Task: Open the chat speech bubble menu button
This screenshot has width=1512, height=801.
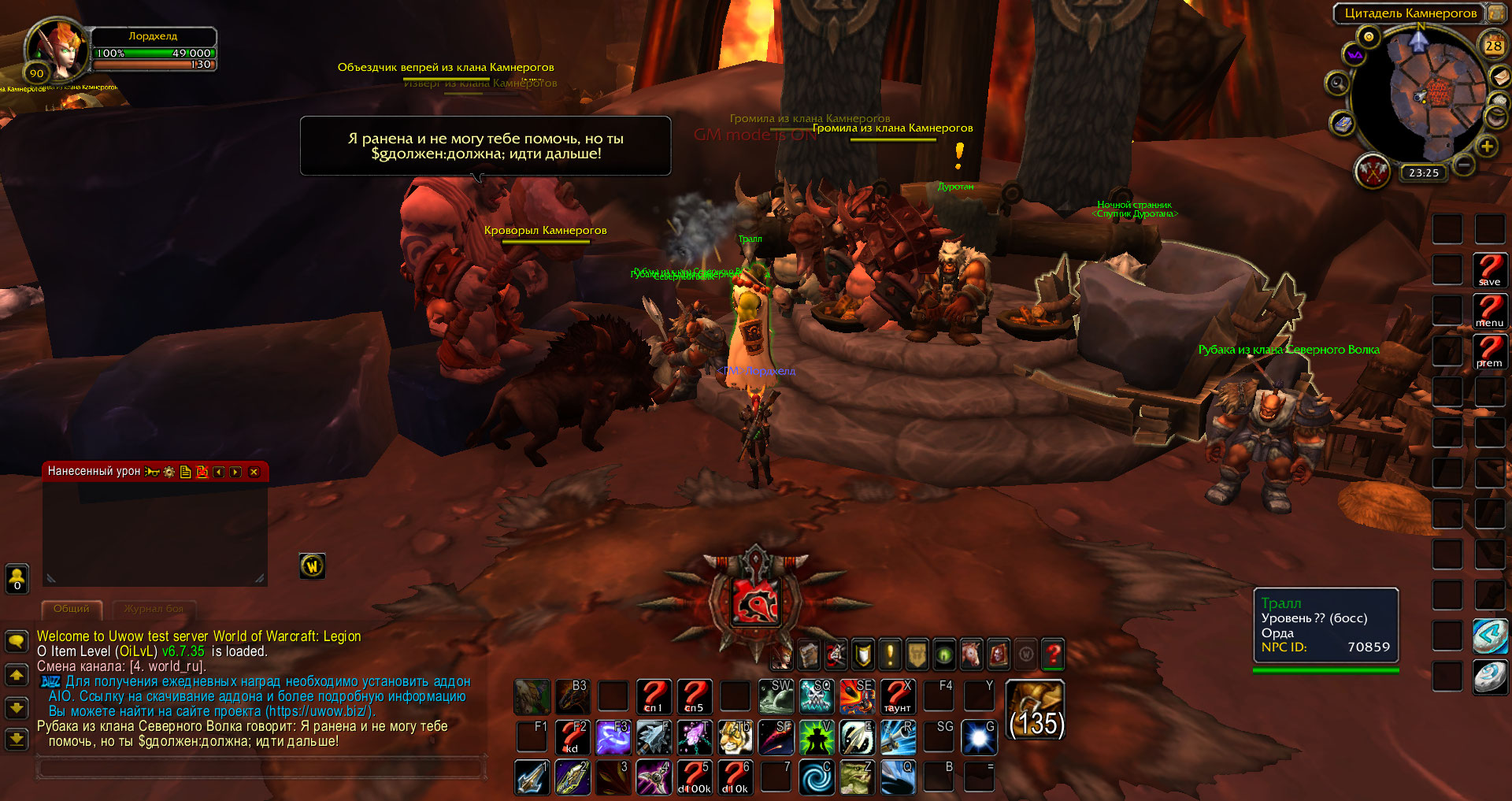Action: click(17, 640)
